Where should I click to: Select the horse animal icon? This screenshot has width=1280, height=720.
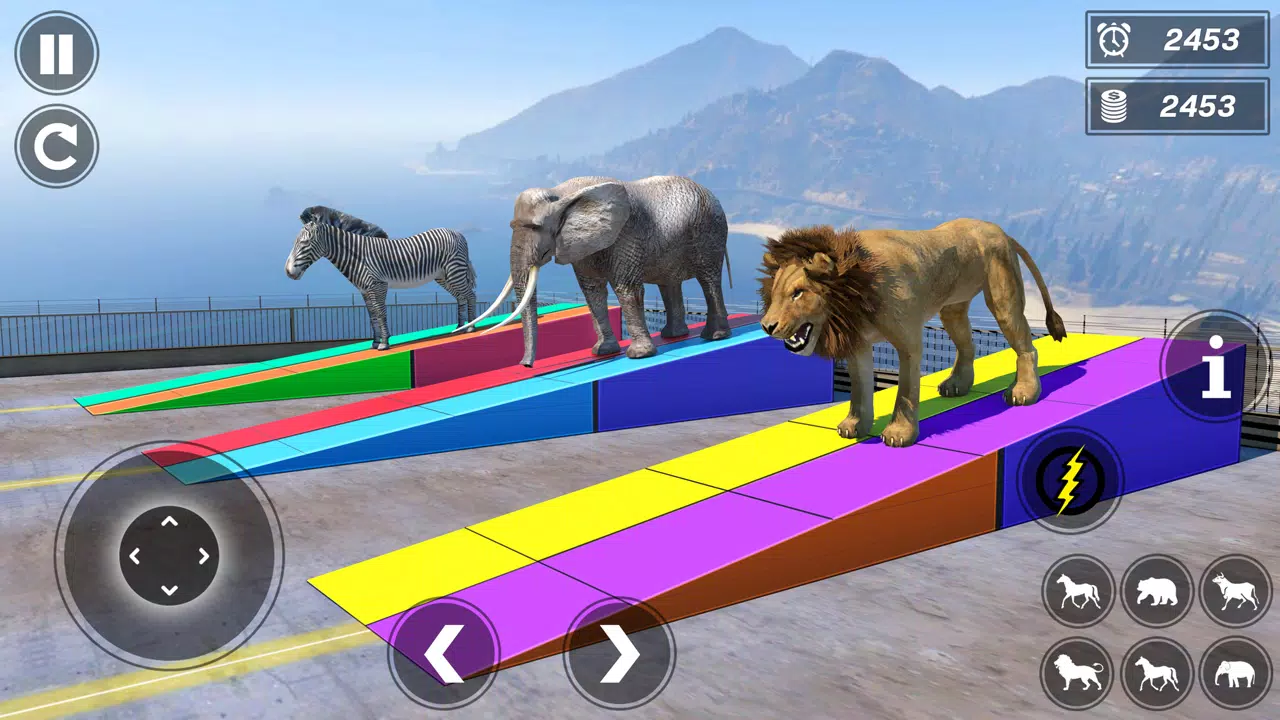pos(1078,592)
